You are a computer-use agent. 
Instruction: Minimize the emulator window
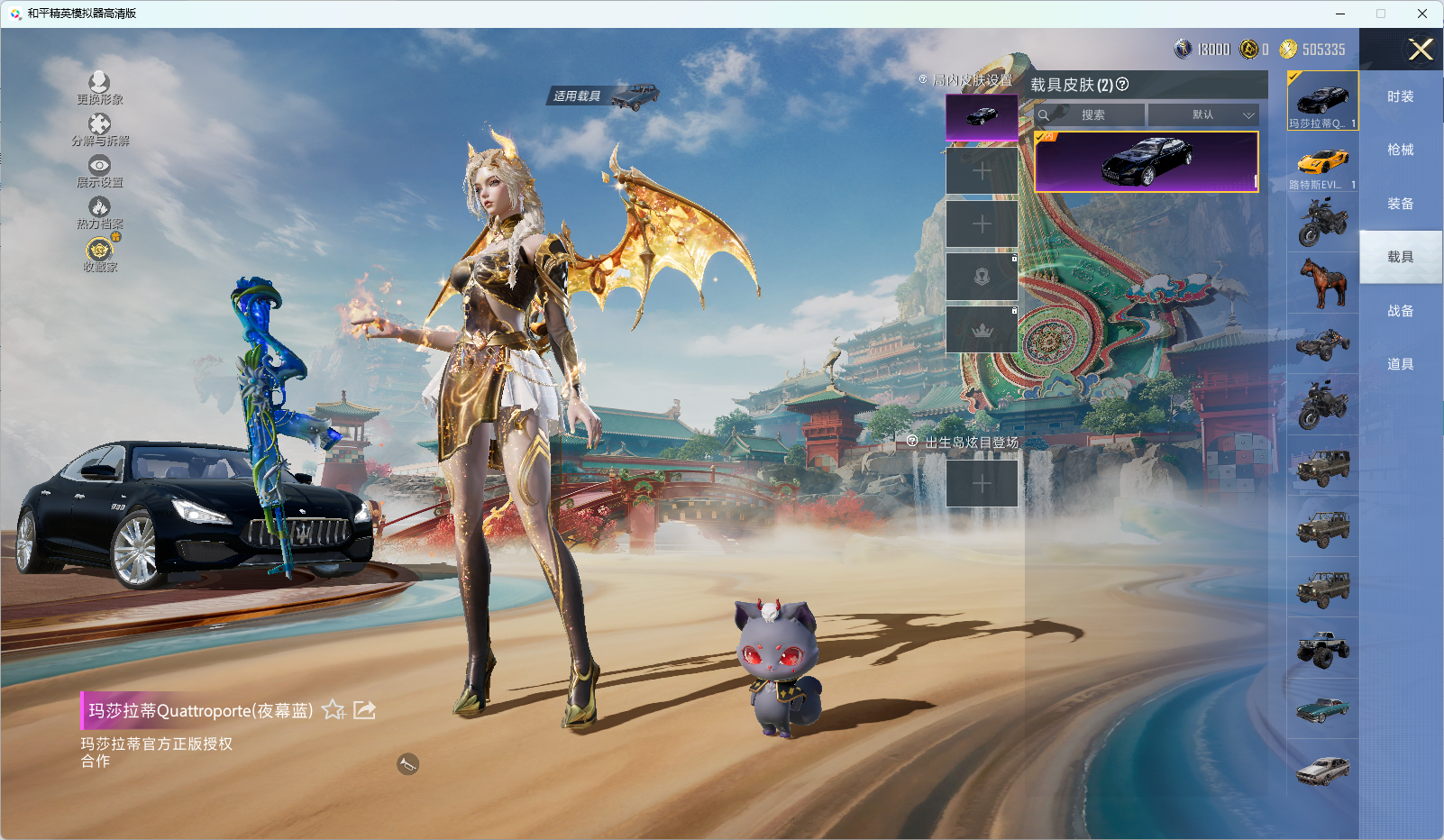pos(1340,14)
